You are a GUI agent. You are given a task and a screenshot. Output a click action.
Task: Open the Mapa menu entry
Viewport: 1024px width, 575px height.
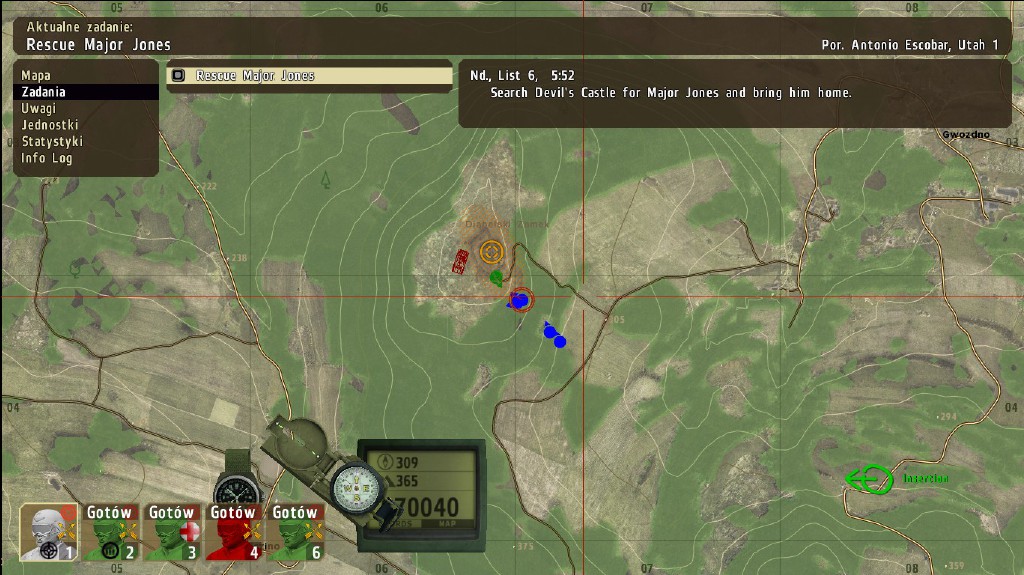coord(36,75)
